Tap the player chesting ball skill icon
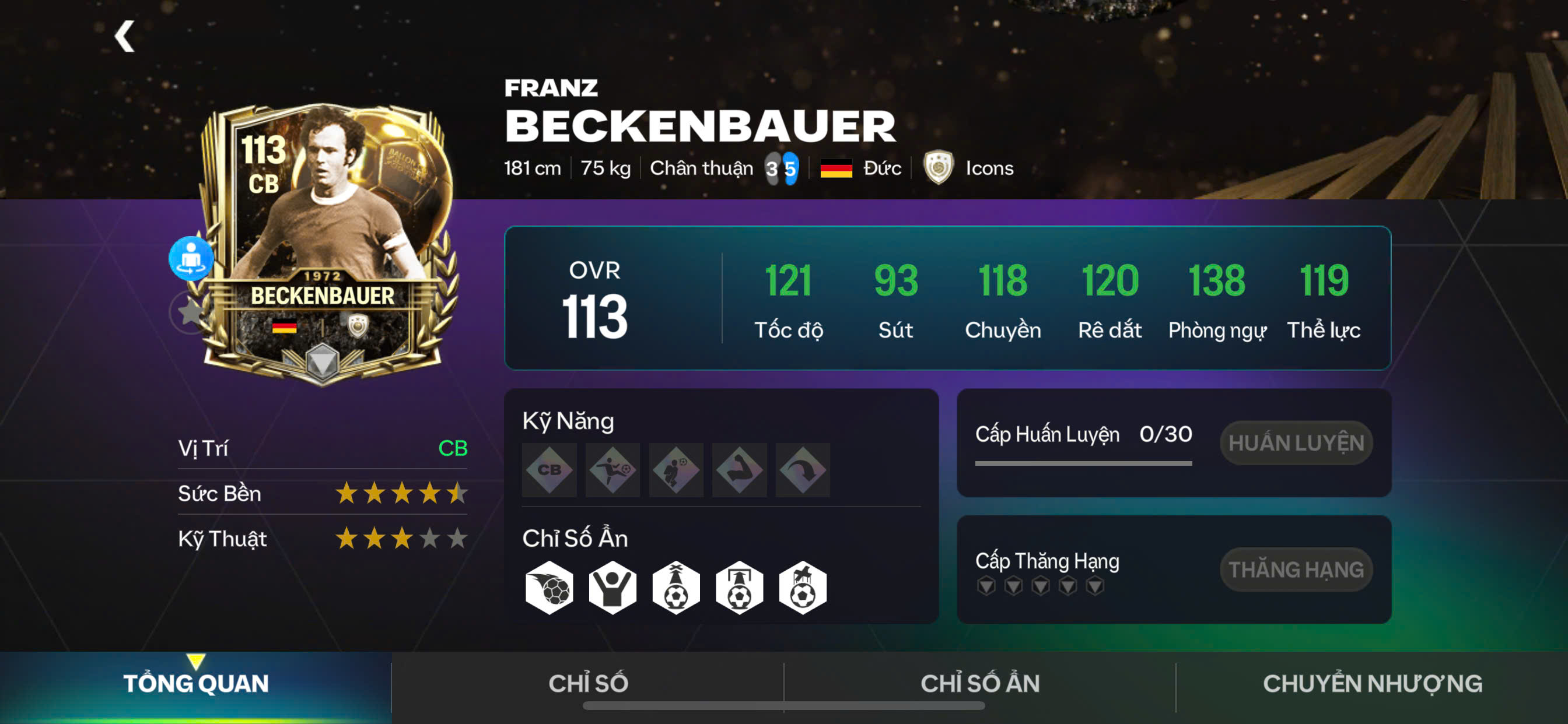The height and width of the screenshot is (724, 1568). click(675, 470)
